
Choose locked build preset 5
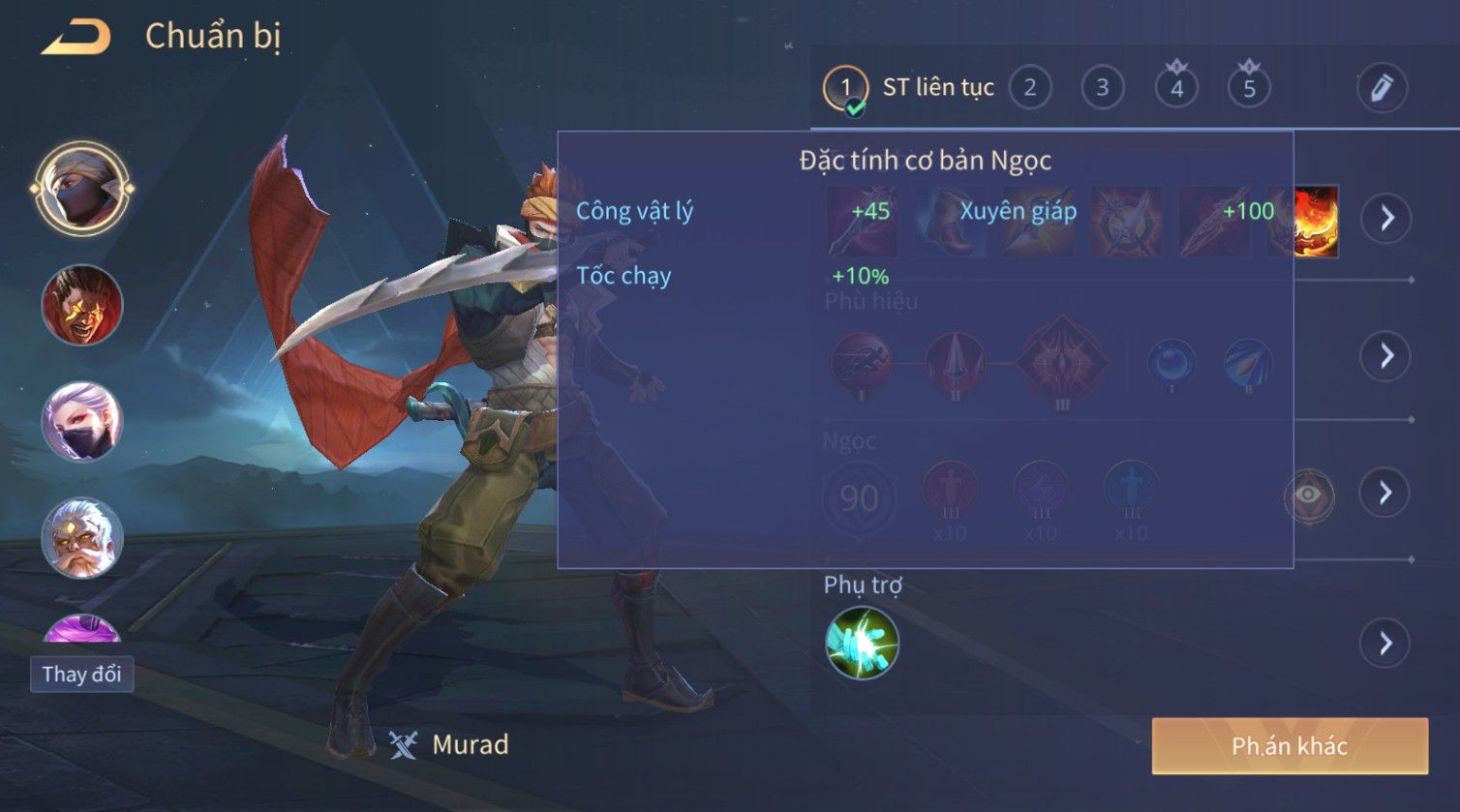coord(1249,88)
